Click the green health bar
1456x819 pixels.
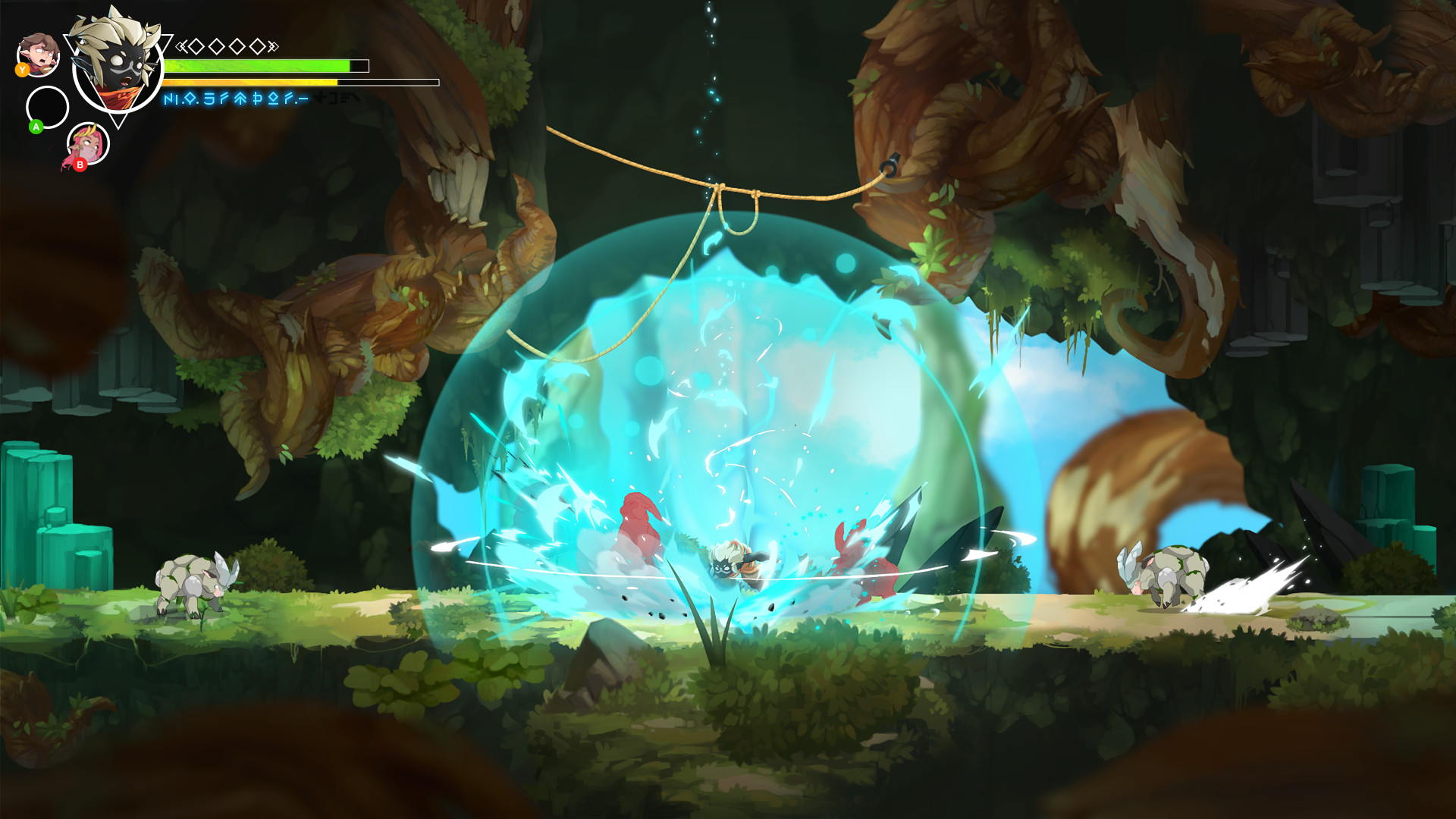[258, 66]
